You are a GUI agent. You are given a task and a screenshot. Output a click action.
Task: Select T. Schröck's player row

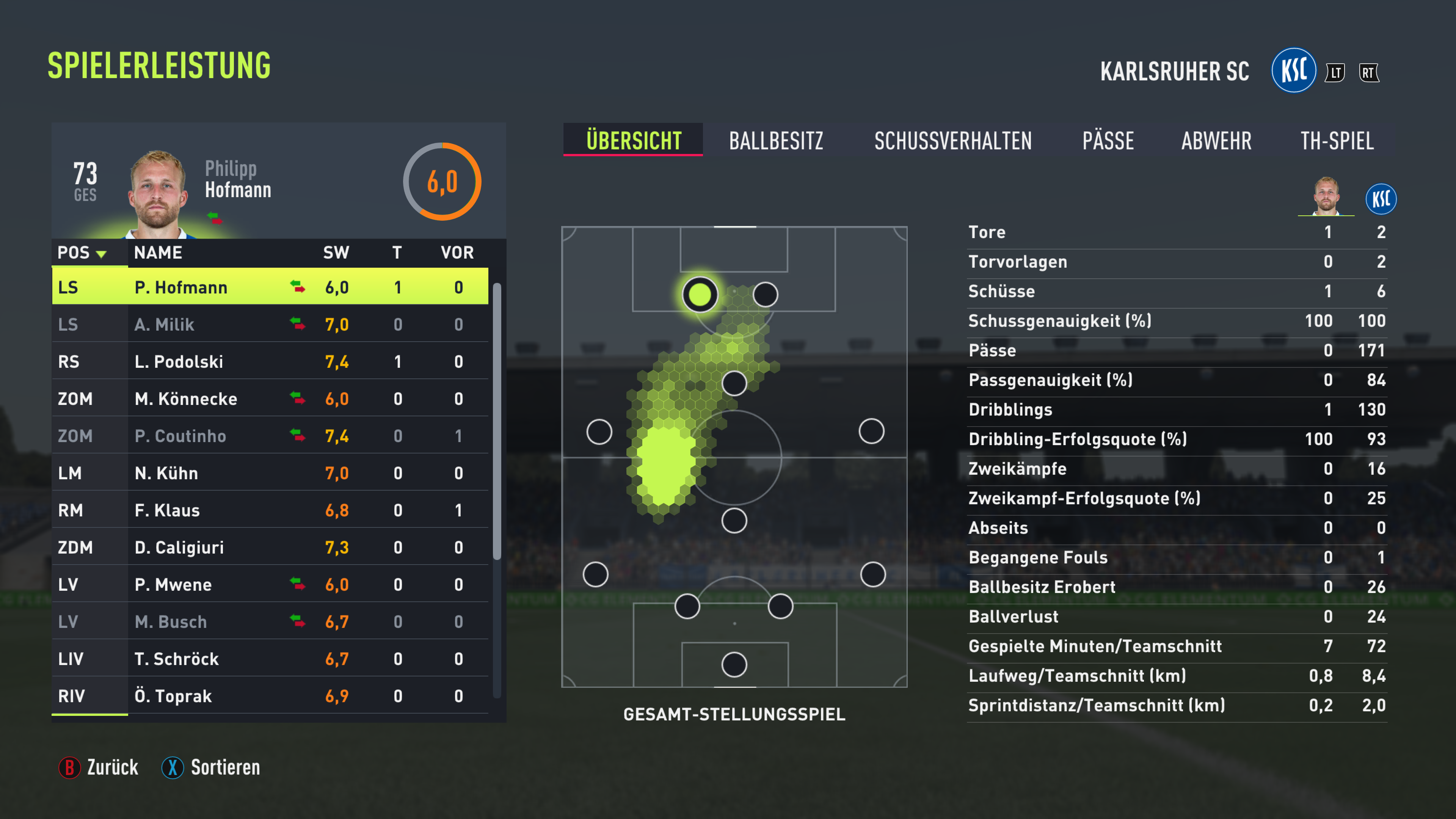click(x=270, y=659)
